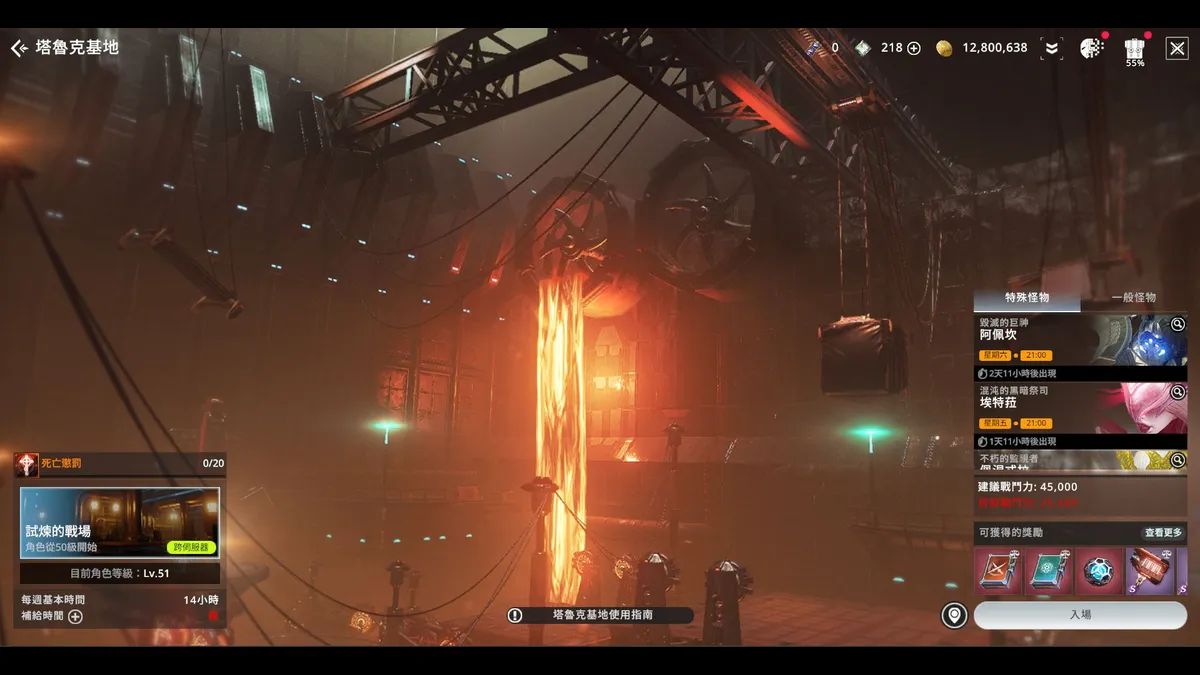Choose the 試煉的戰場 battlefield card
Viewport: 1200px width, 675px height.
(x=120, y=522)
